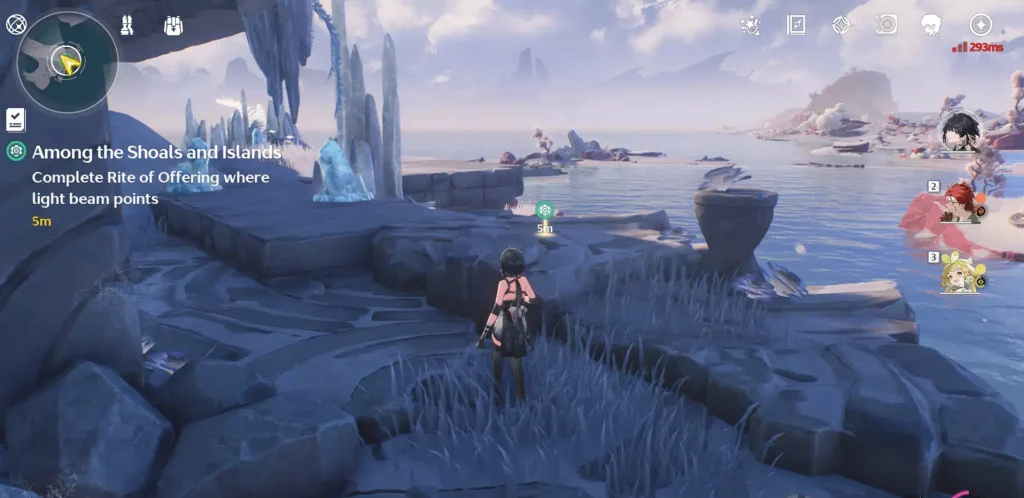Open the twin-towers icon above the minimap
The height and width of the screenshot is (498, 1024).
pyautogui.click(x=127, y=25)
